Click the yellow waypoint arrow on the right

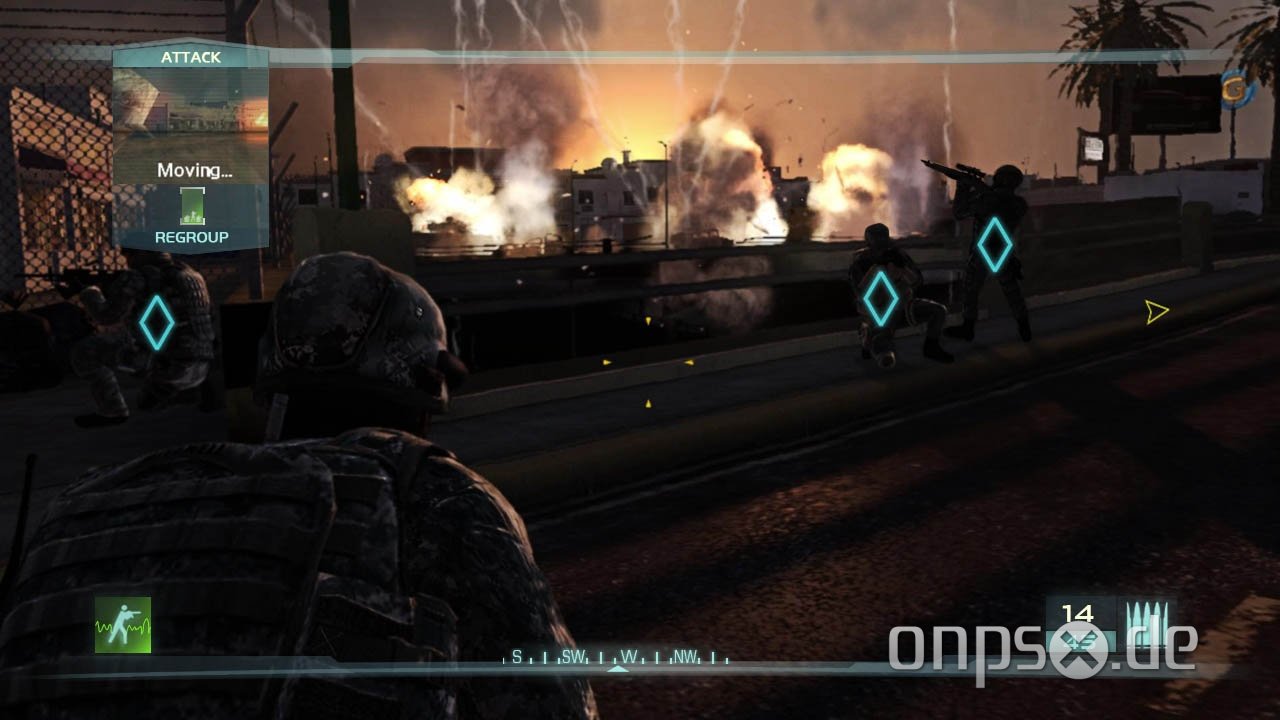click(x=1157, y=311)
